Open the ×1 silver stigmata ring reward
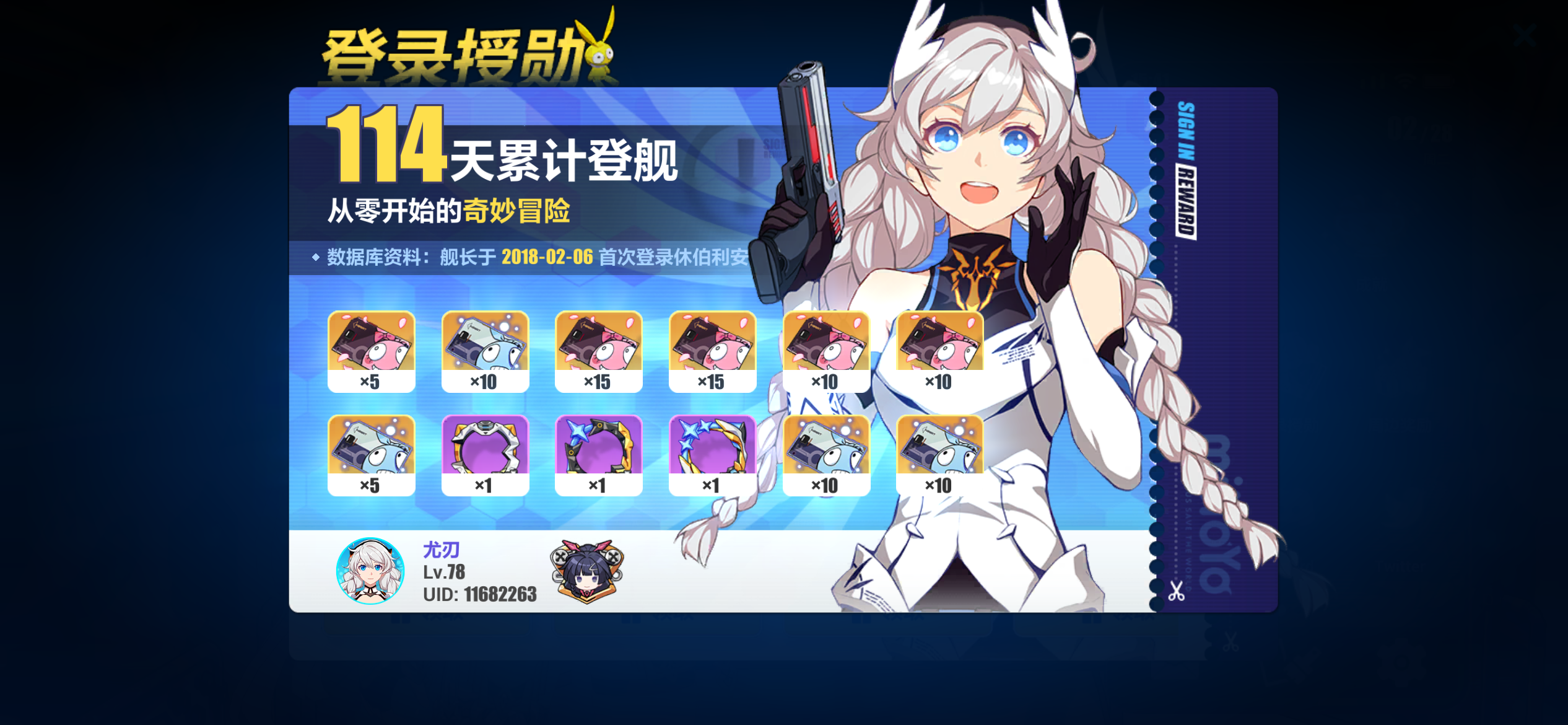Screen dimensions: 1568x725 tap(485, 449)
